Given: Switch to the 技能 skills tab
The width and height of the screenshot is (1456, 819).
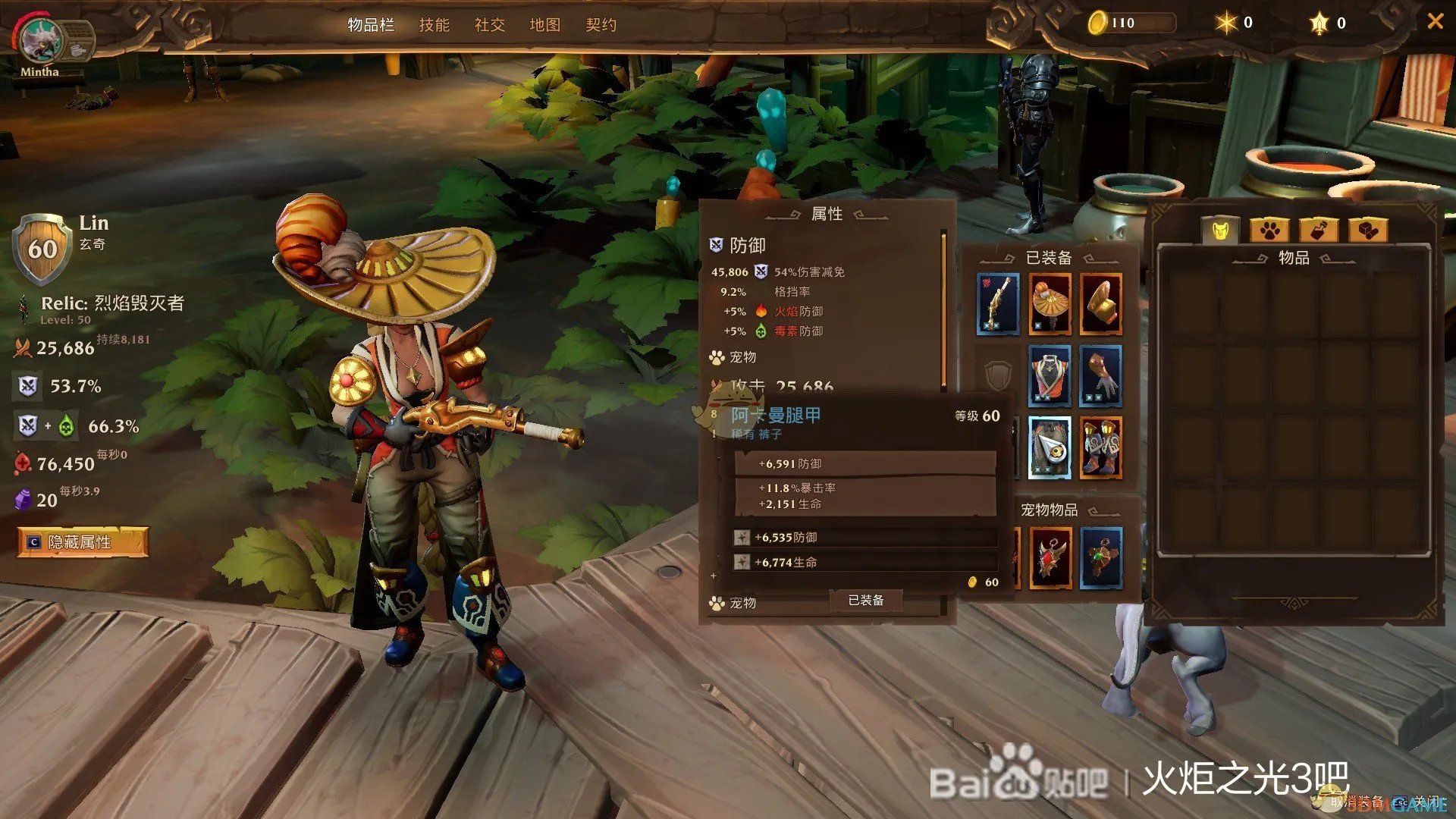Looking at the screenshot, I should [x=435, y=25].
